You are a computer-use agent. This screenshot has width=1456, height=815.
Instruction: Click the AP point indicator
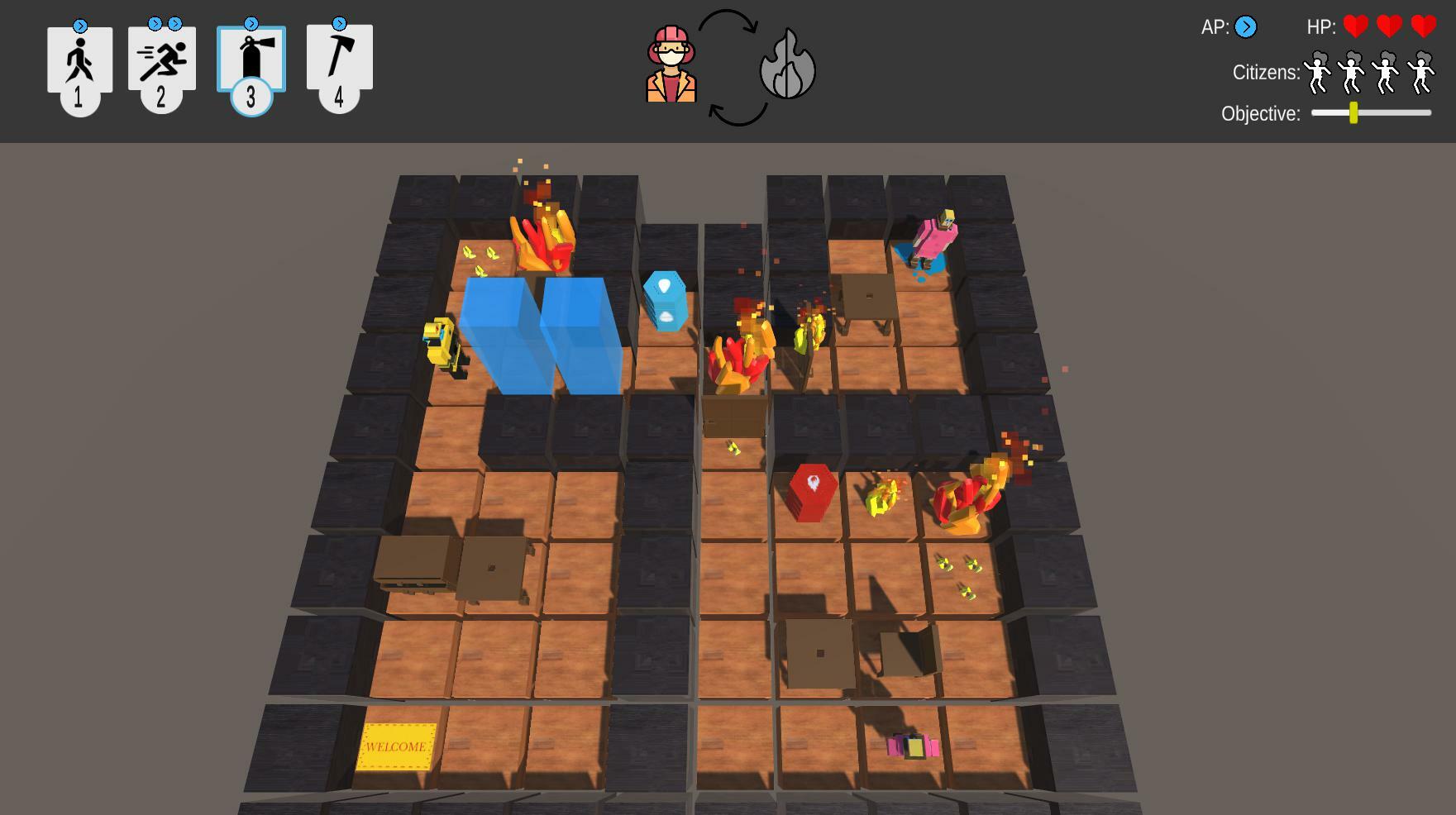pos(1245,27)
